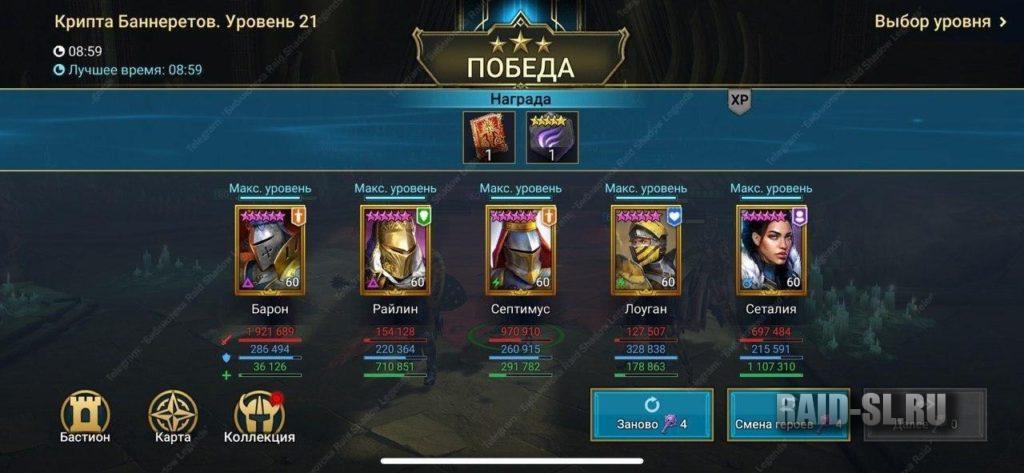1024x473 pixels.
Task: Open the Карта map screen
Action: click(x=172, y=416)
